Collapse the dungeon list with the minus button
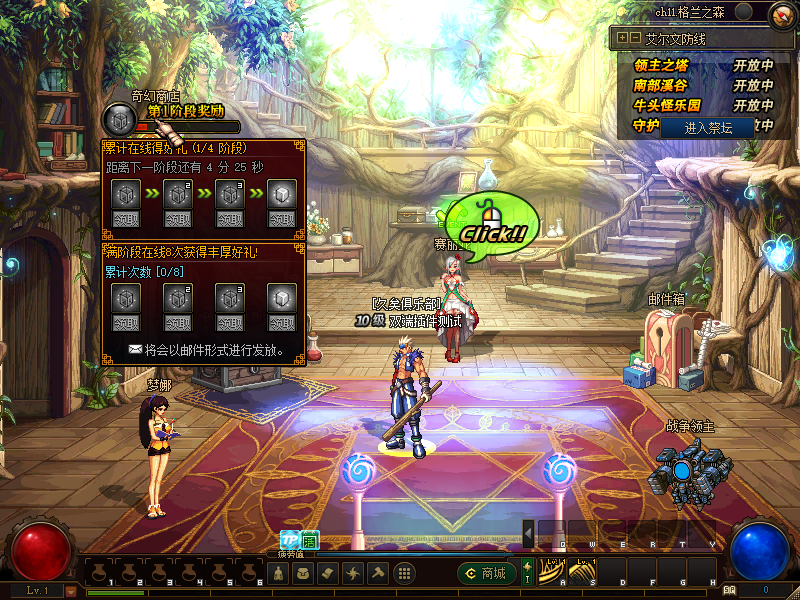Image resolution: width=800 pixels, height=600 pixels. 634,38
